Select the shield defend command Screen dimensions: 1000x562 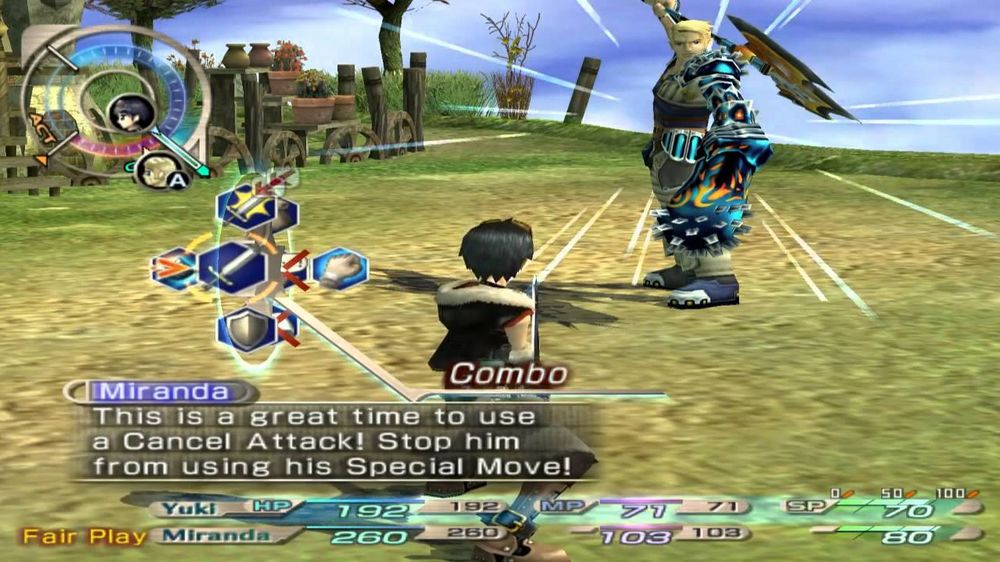tap(244, 328)
